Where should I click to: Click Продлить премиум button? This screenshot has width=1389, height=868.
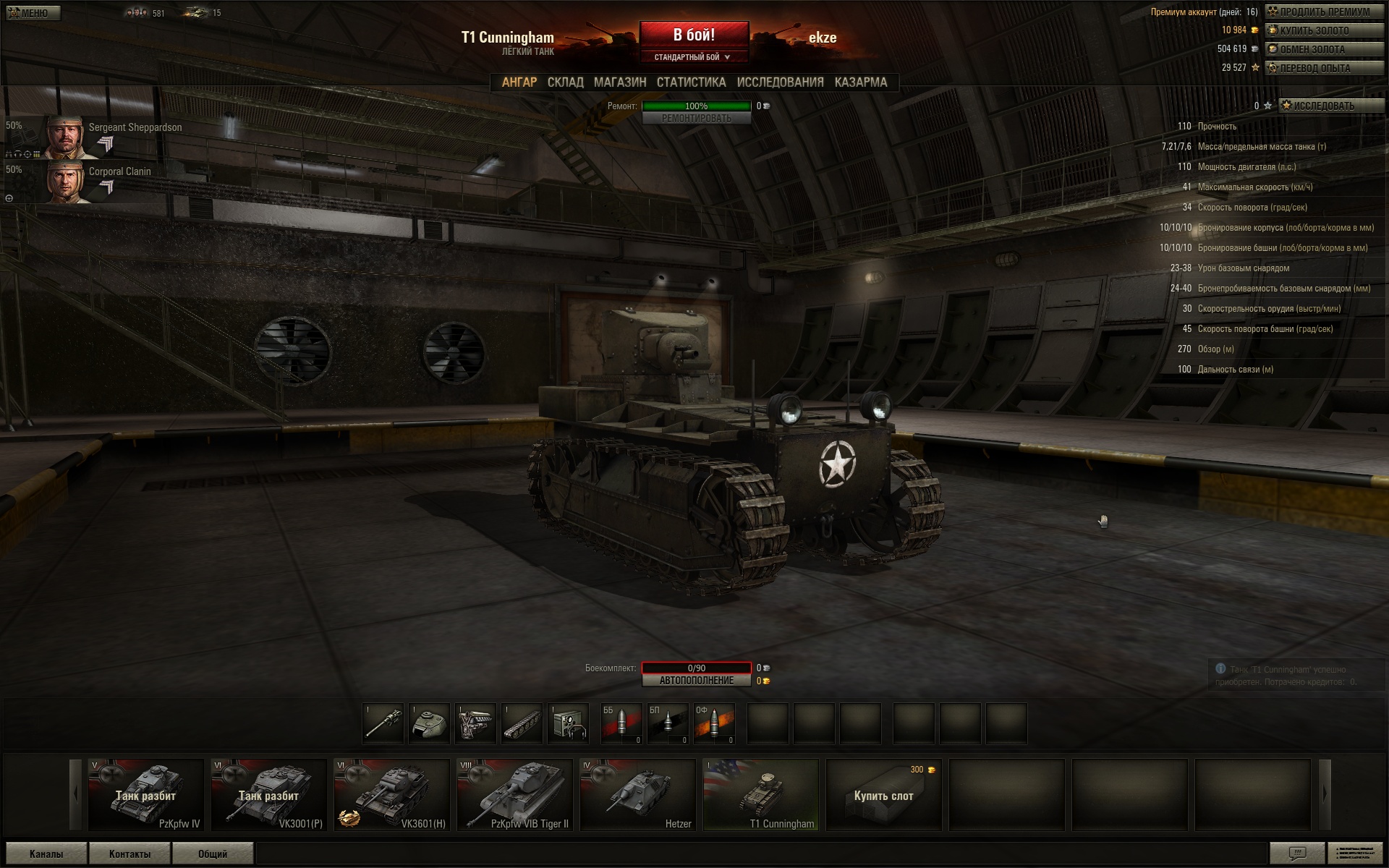(1324, 12)
